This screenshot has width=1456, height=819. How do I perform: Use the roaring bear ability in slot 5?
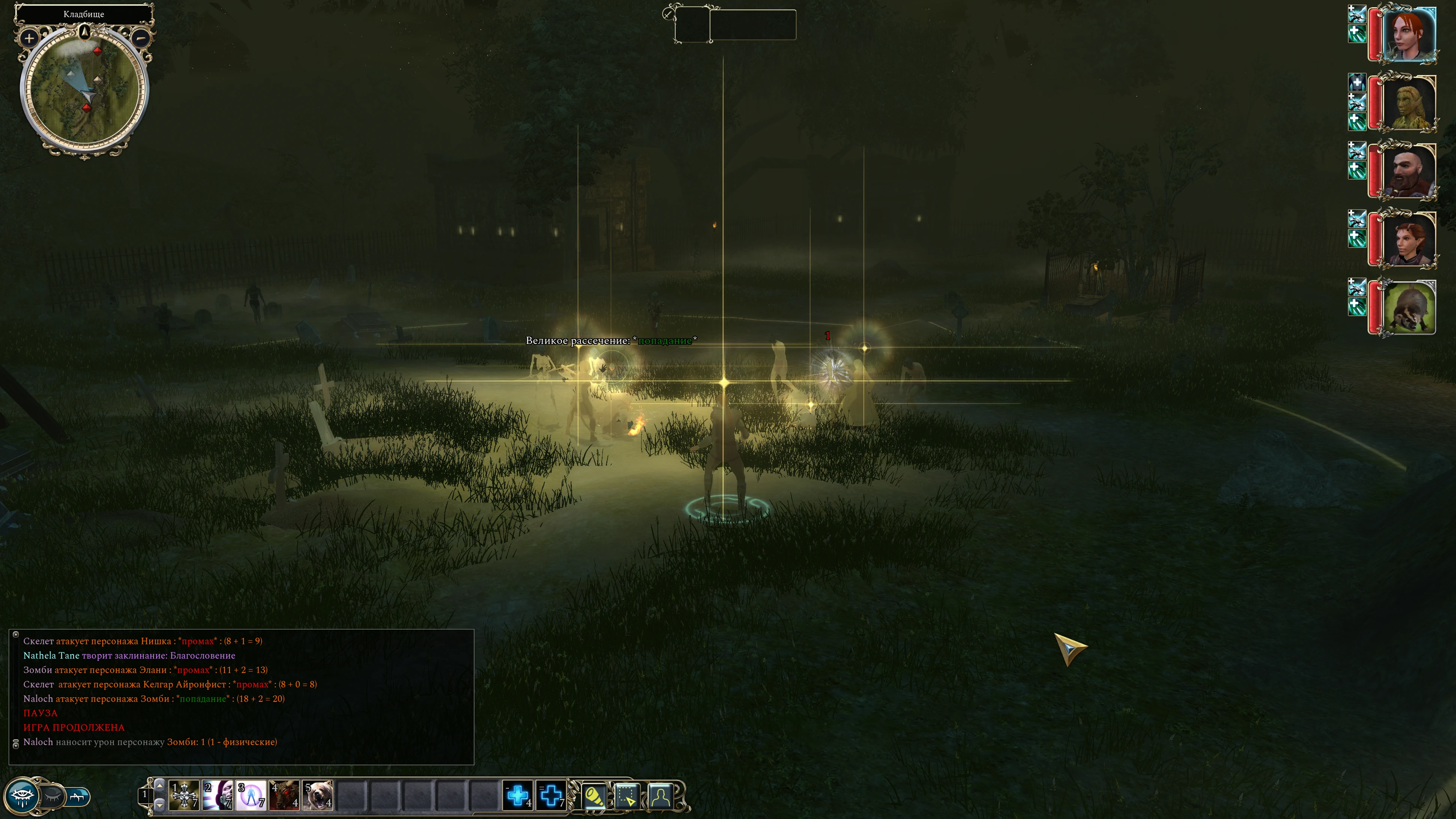pyautogui.click(x=318, y=796)
